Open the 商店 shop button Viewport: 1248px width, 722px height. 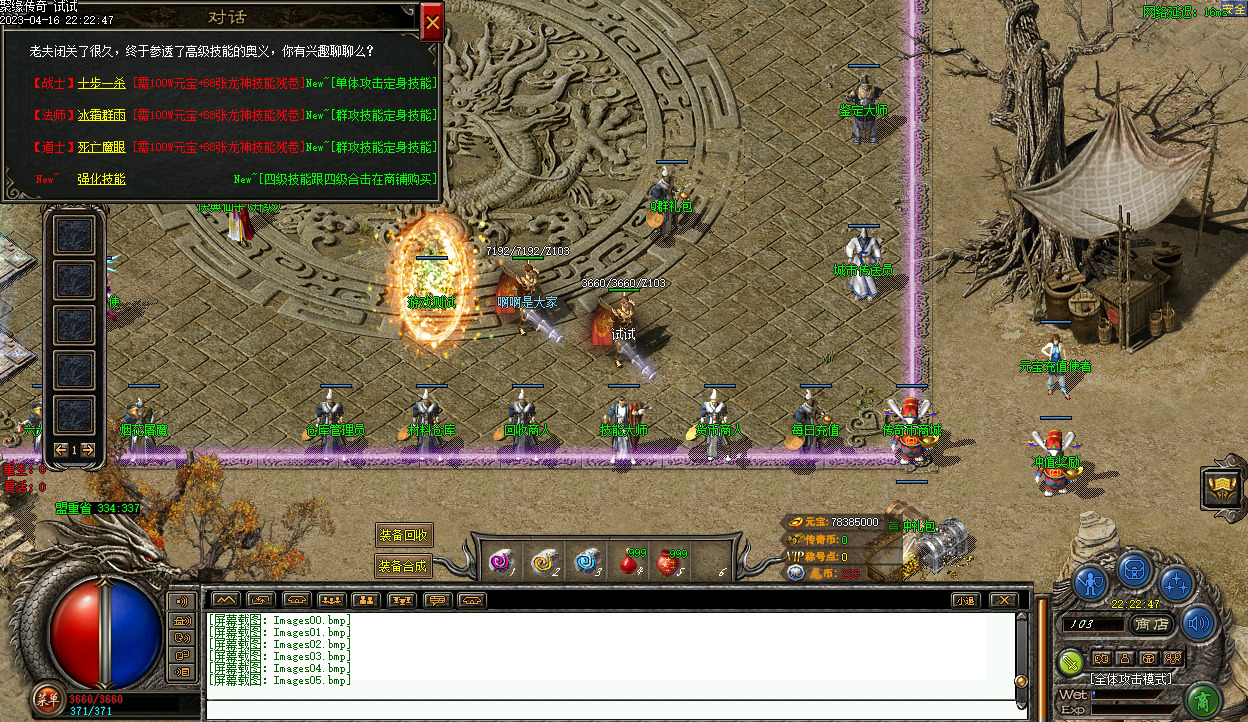[1153, 624]
